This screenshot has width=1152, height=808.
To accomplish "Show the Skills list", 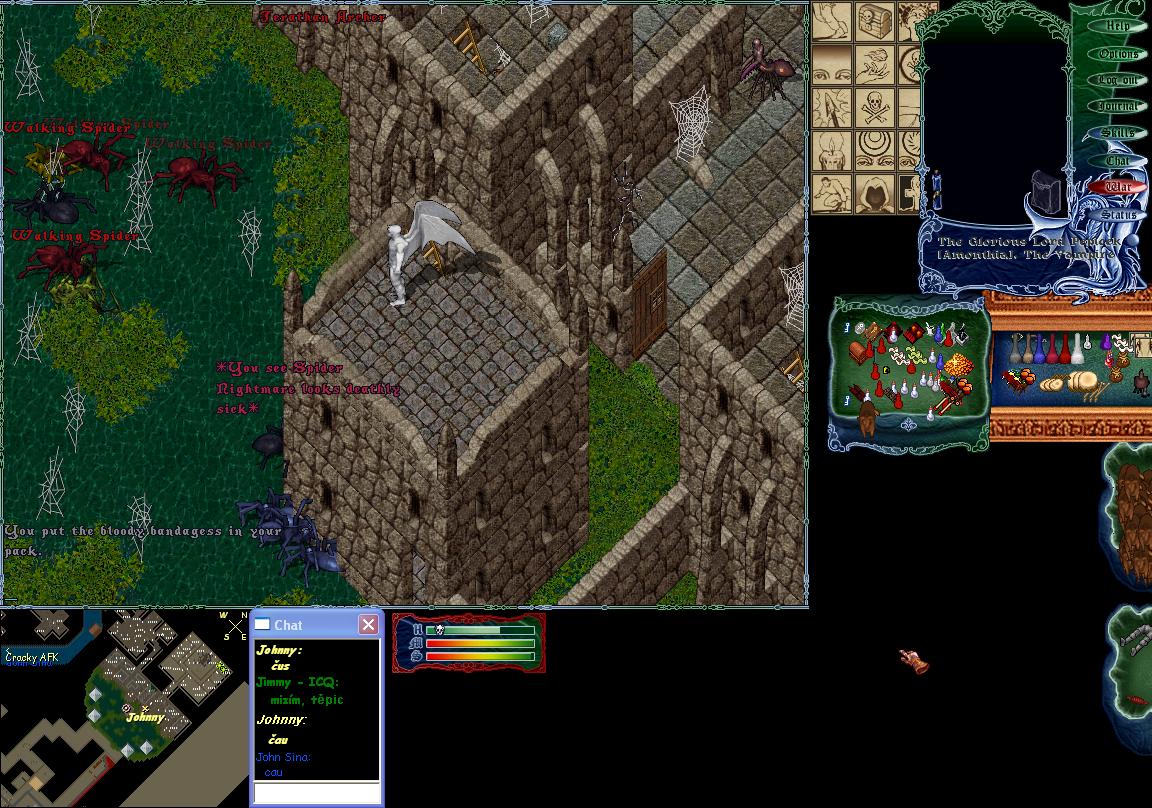I will 1117,133.
